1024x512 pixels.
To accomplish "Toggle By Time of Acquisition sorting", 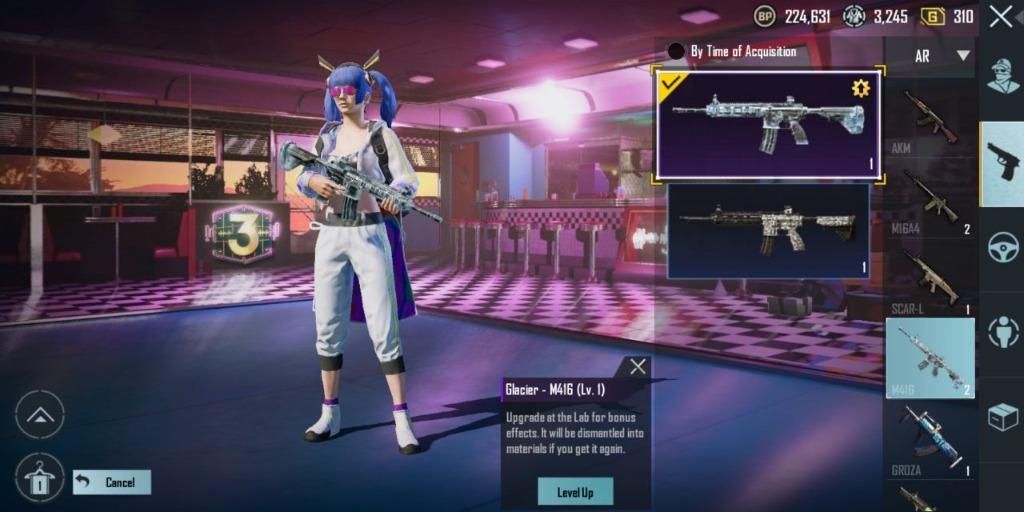I will pyautogui.click(x=677, y=51).
